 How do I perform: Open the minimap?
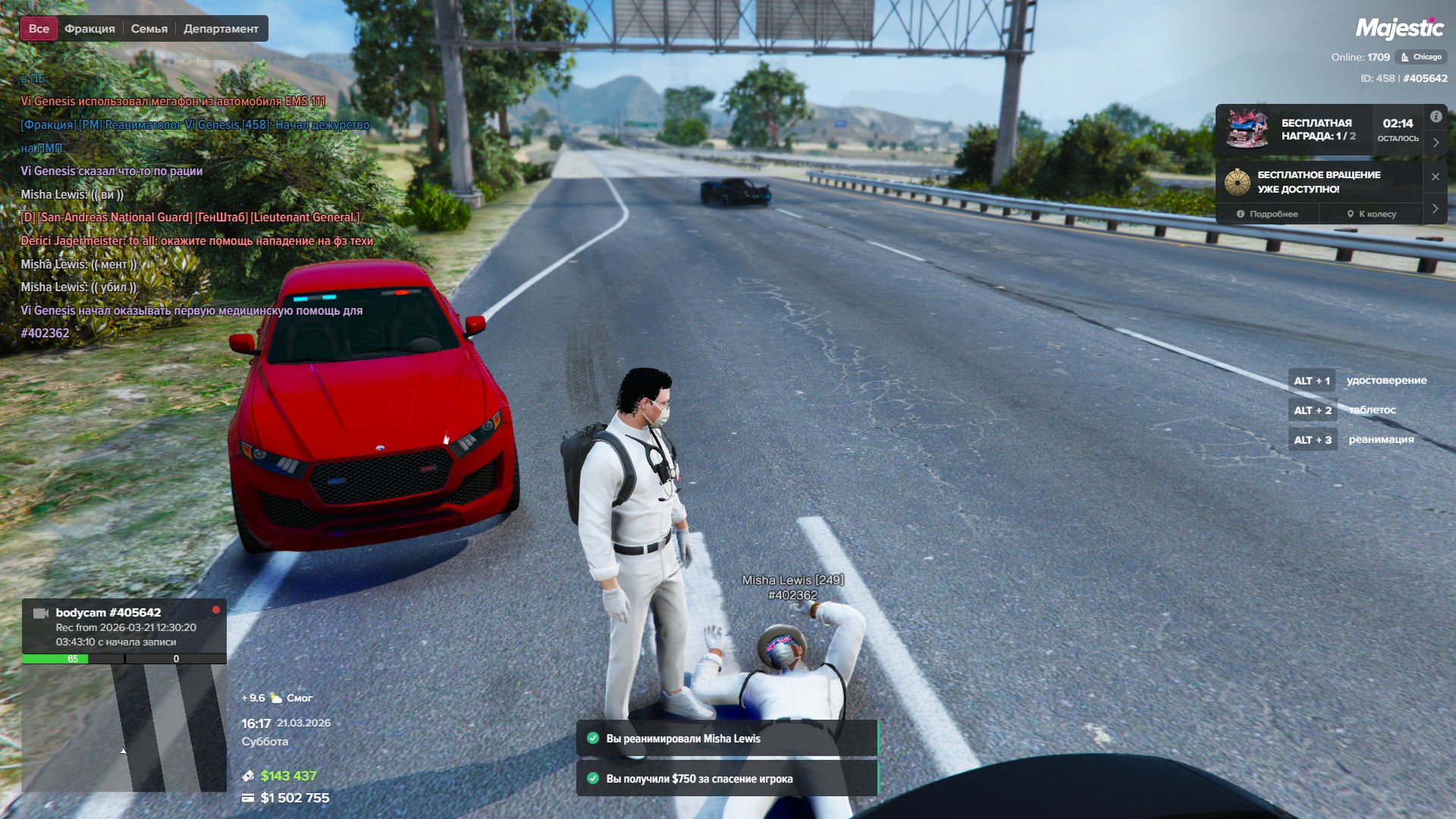pos(124,728)
